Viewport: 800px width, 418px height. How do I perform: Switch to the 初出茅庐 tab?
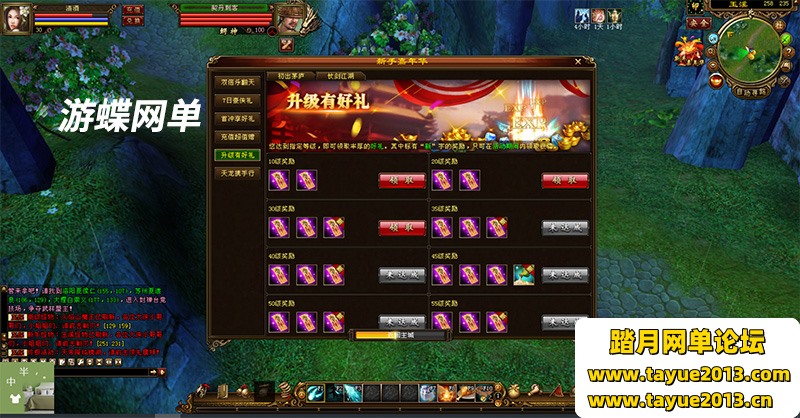point(292,74)
